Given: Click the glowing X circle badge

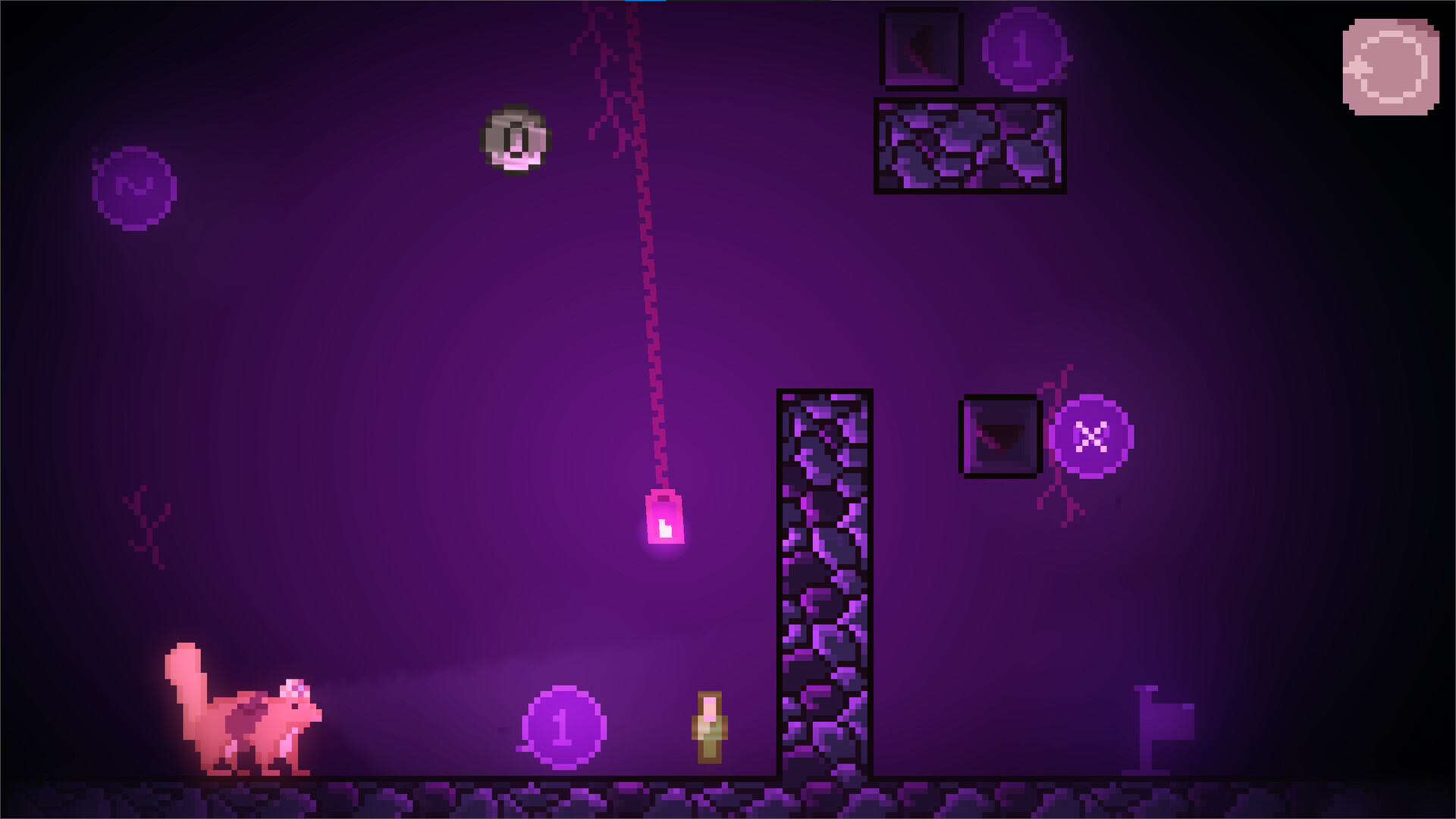Looking at the screenshot, I should pos(1090,437).
